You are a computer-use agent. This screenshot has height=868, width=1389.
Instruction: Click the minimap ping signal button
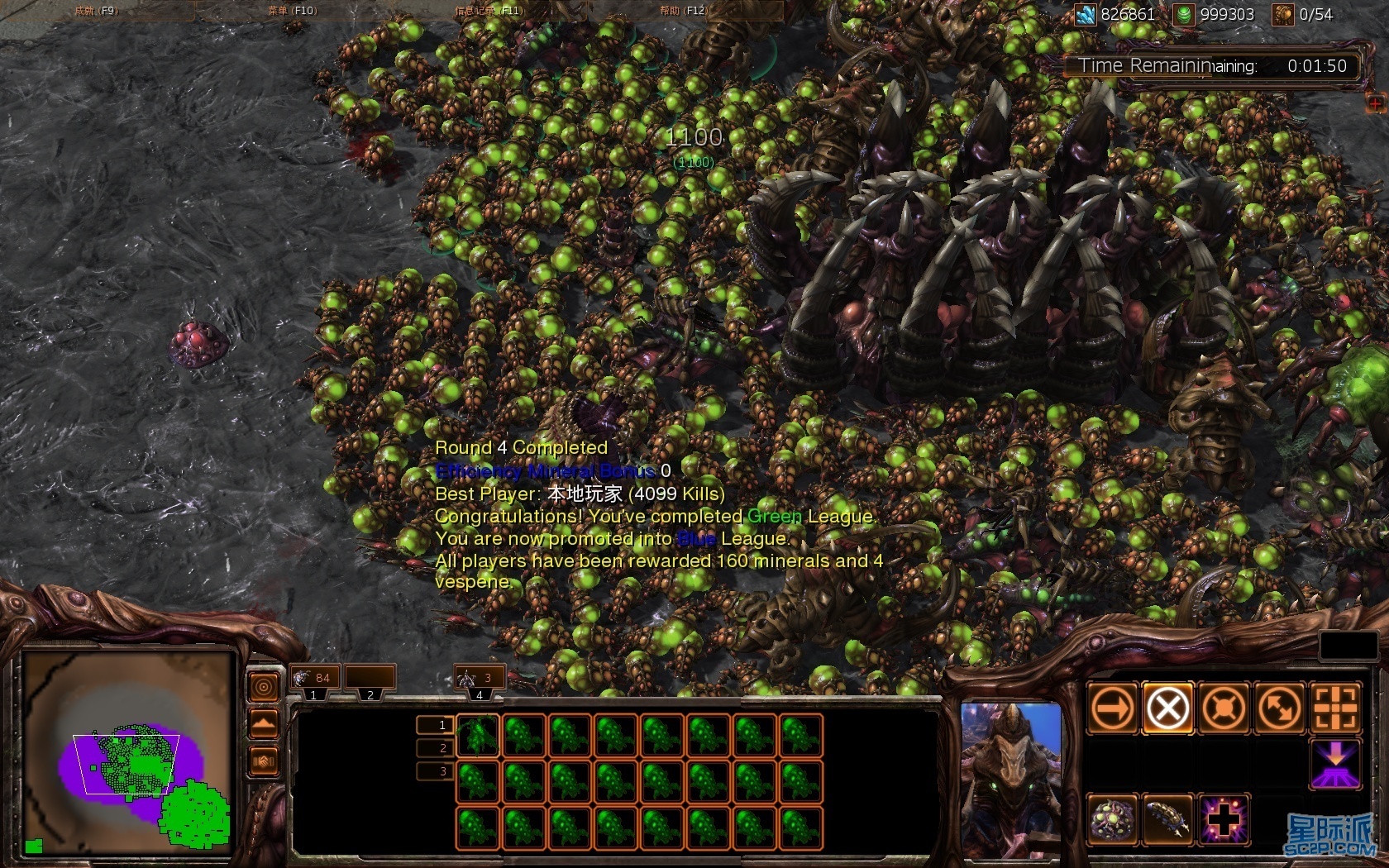[x=264, y=687]
